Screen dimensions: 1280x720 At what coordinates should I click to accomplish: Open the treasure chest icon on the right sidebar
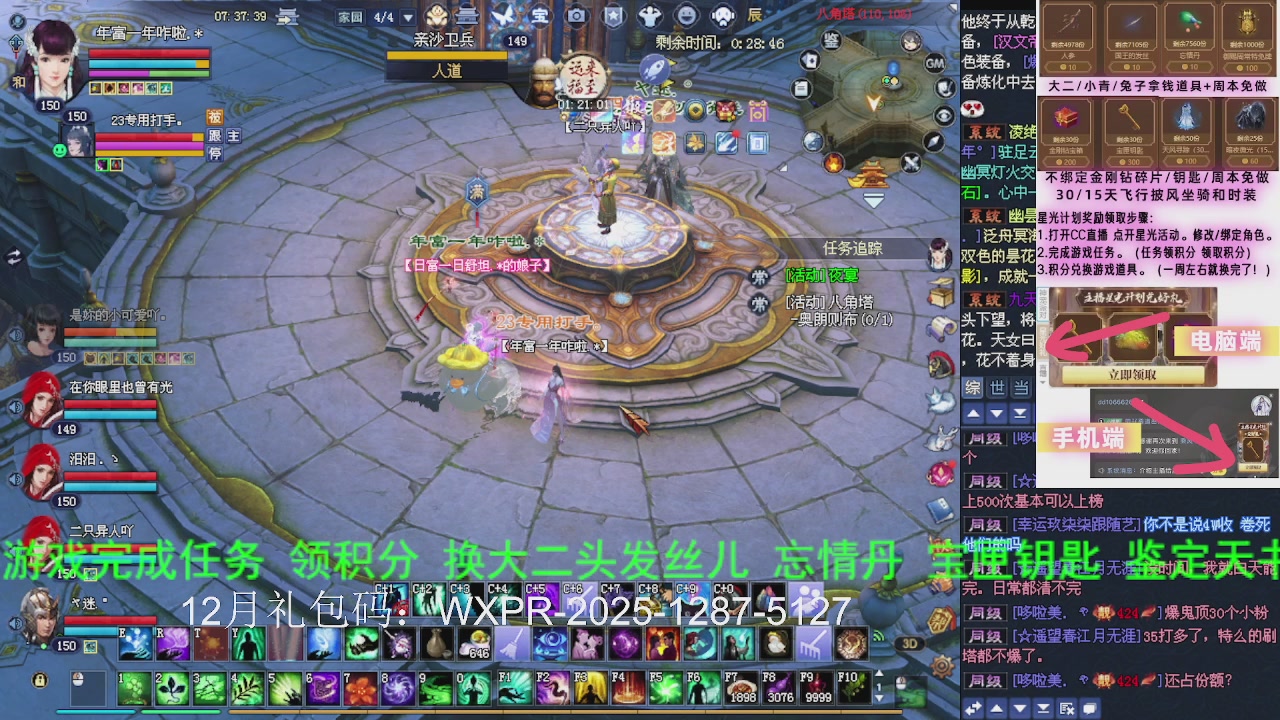[x=941, y=293]
